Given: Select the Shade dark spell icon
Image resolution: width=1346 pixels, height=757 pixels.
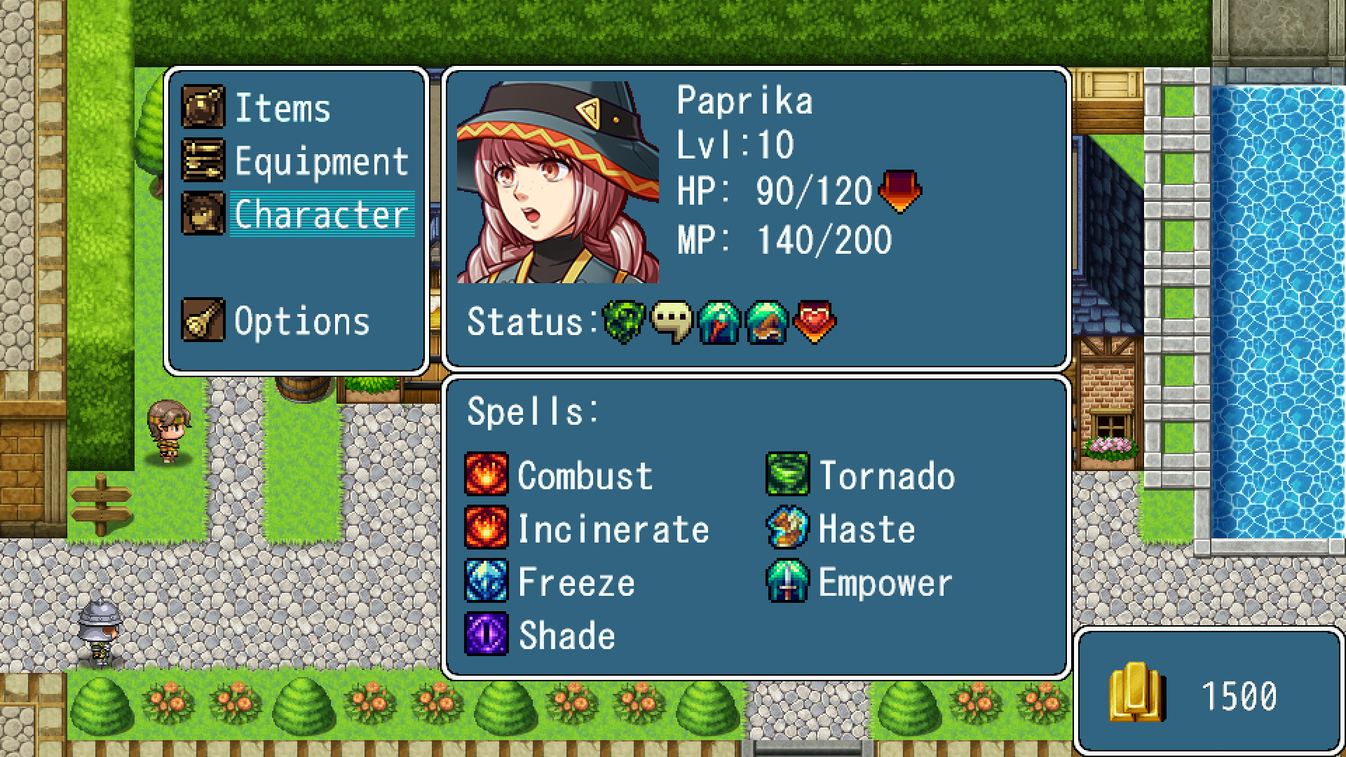Looking at the screenshot, I should point(487,635).
